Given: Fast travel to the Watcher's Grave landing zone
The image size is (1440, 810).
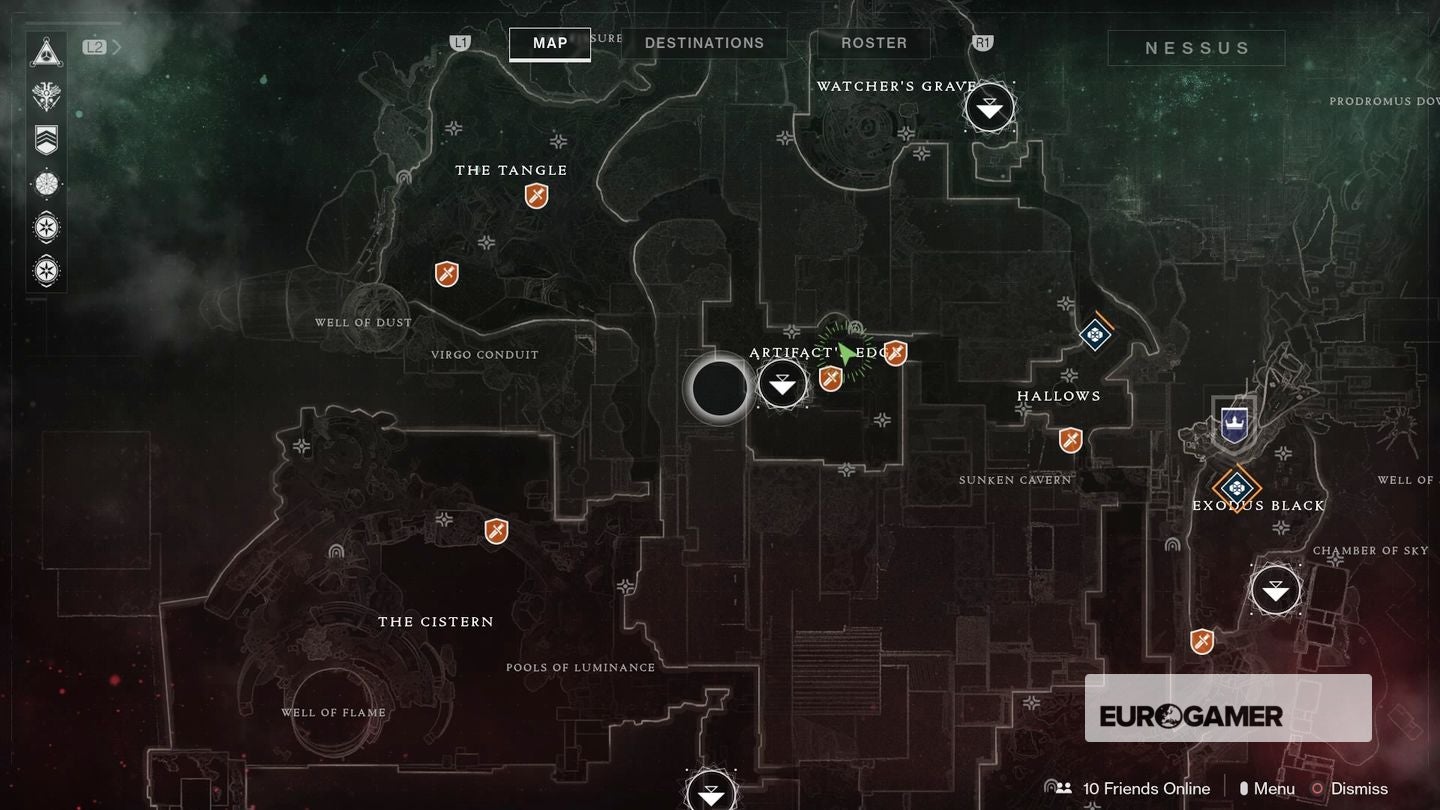Looking at the screenshot, I should [x=989, y=105].
